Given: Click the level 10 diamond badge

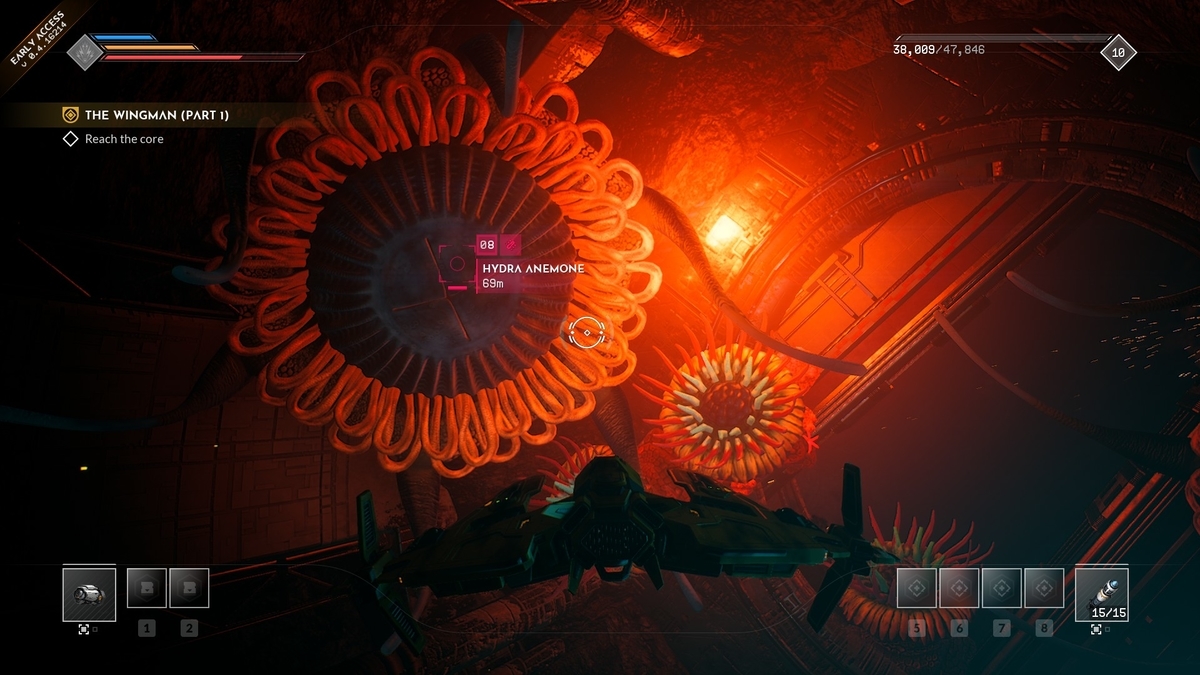Looking at the screenshot, I should [1118, 52].
